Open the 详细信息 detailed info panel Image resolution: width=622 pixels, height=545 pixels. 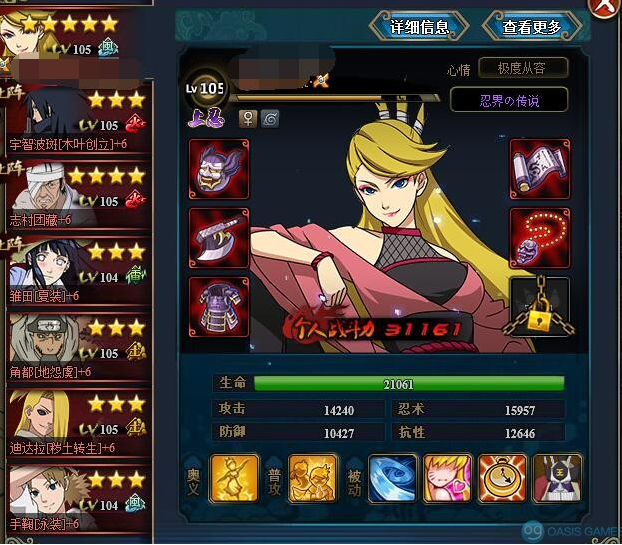[x=418, y=27]
